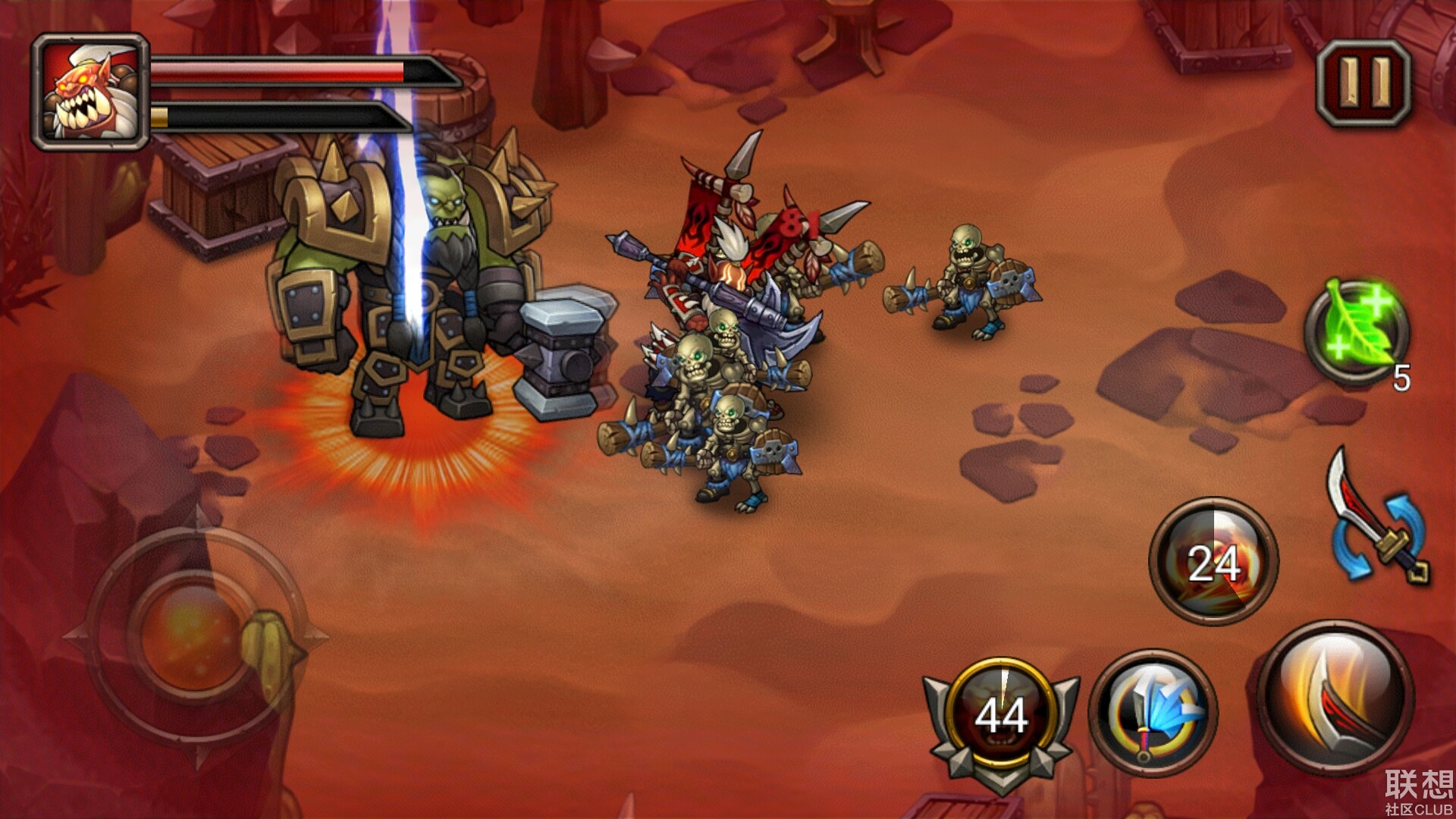The height and width of the screenshot is (819, 1456).
Task: Activate the skill on 24 cooldown
Action: pos(1213,562)
